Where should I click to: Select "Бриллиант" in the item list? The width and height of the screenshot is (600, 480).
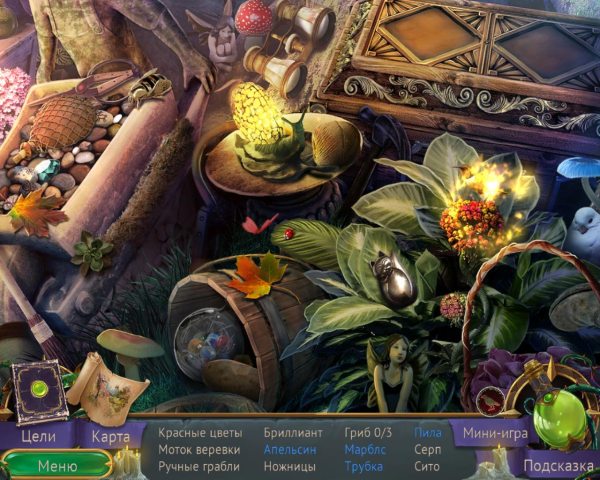click(x=293, y=433)
